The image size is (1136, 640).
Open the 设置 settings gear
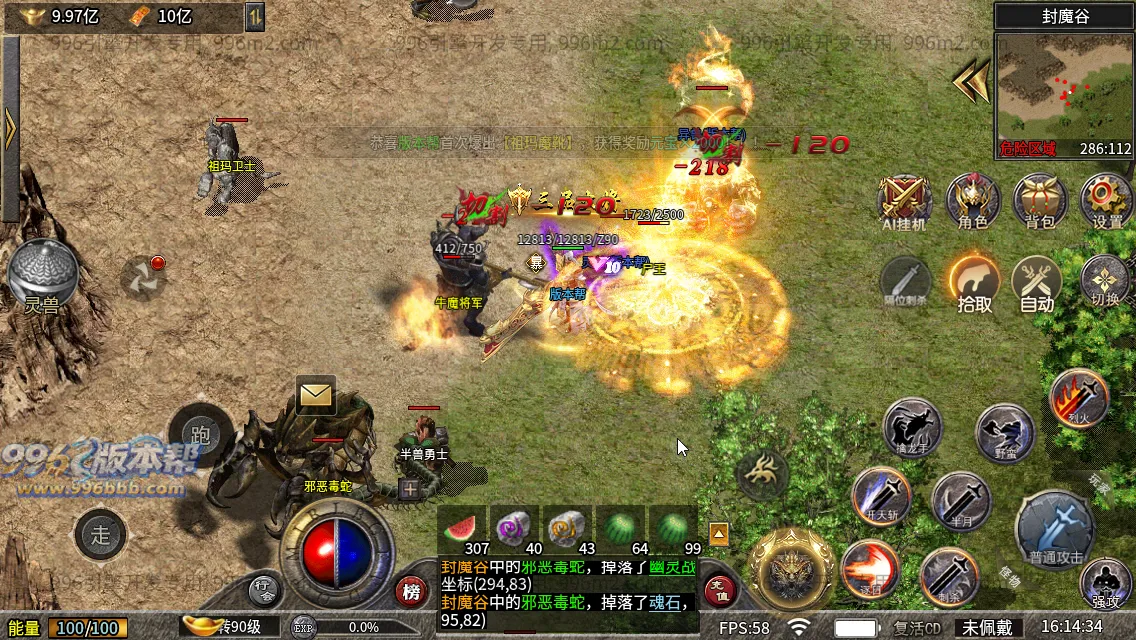(1106, 198)
